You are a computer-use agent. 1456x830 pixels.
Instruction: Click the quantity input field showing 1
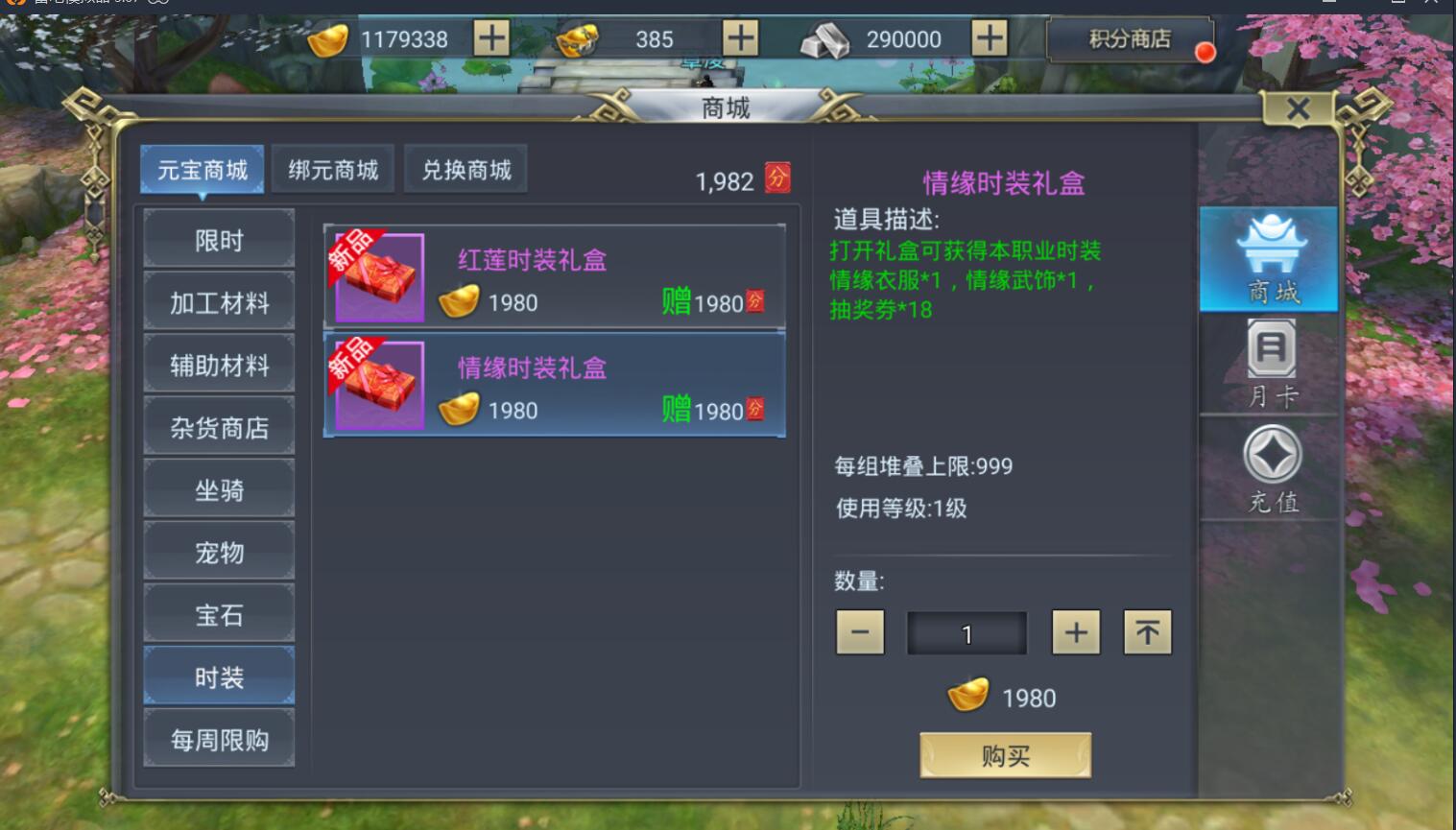pos(967,631)
